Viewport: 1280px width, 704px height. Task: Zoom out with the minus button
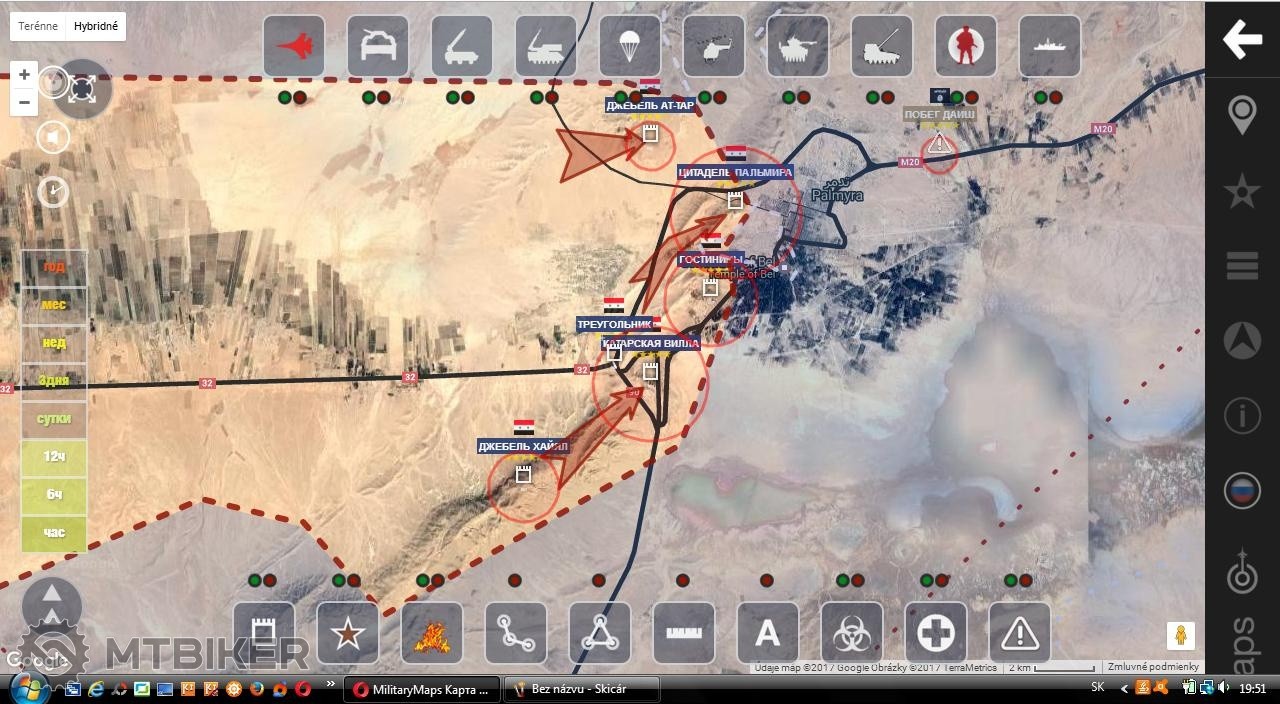pos(25,102)
